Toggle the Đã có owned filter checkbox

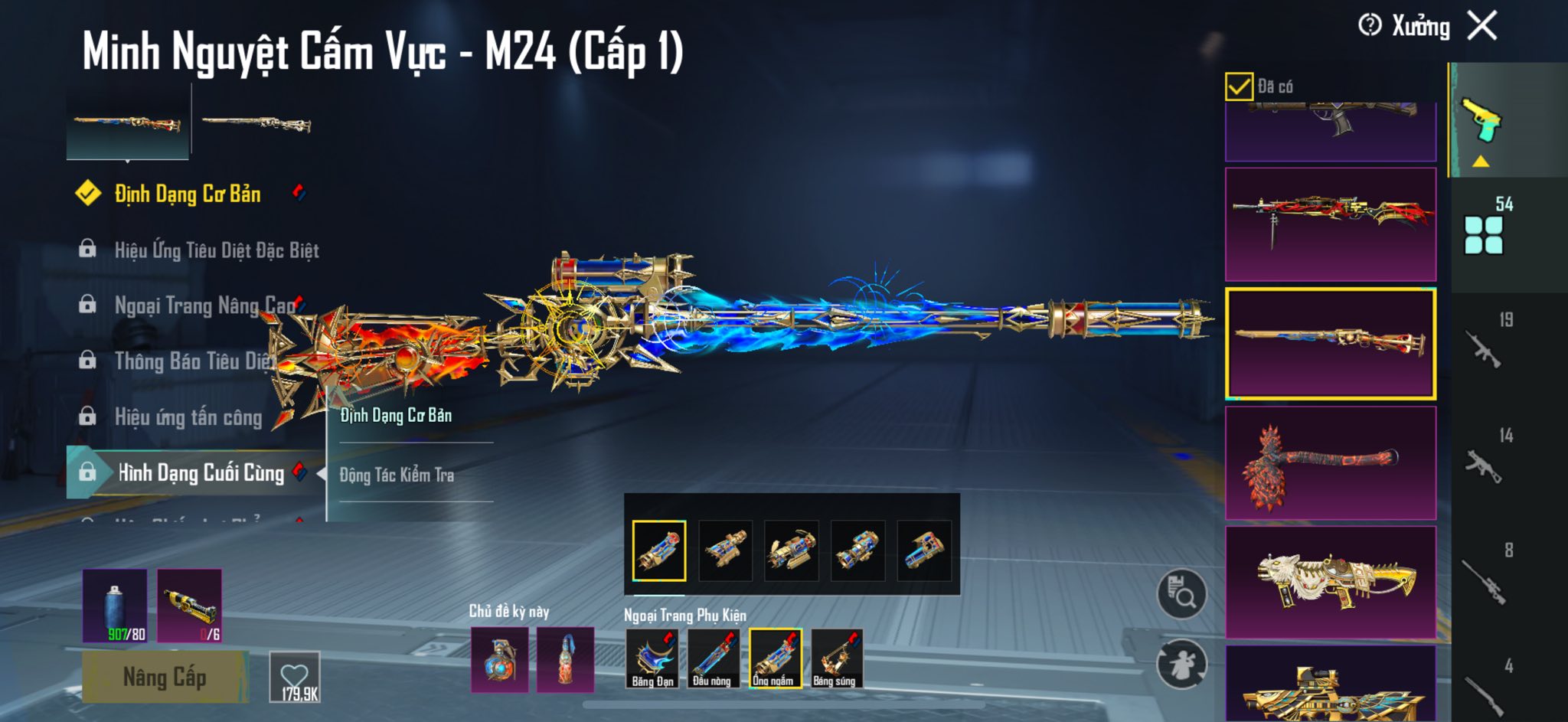pos(1239,87)
